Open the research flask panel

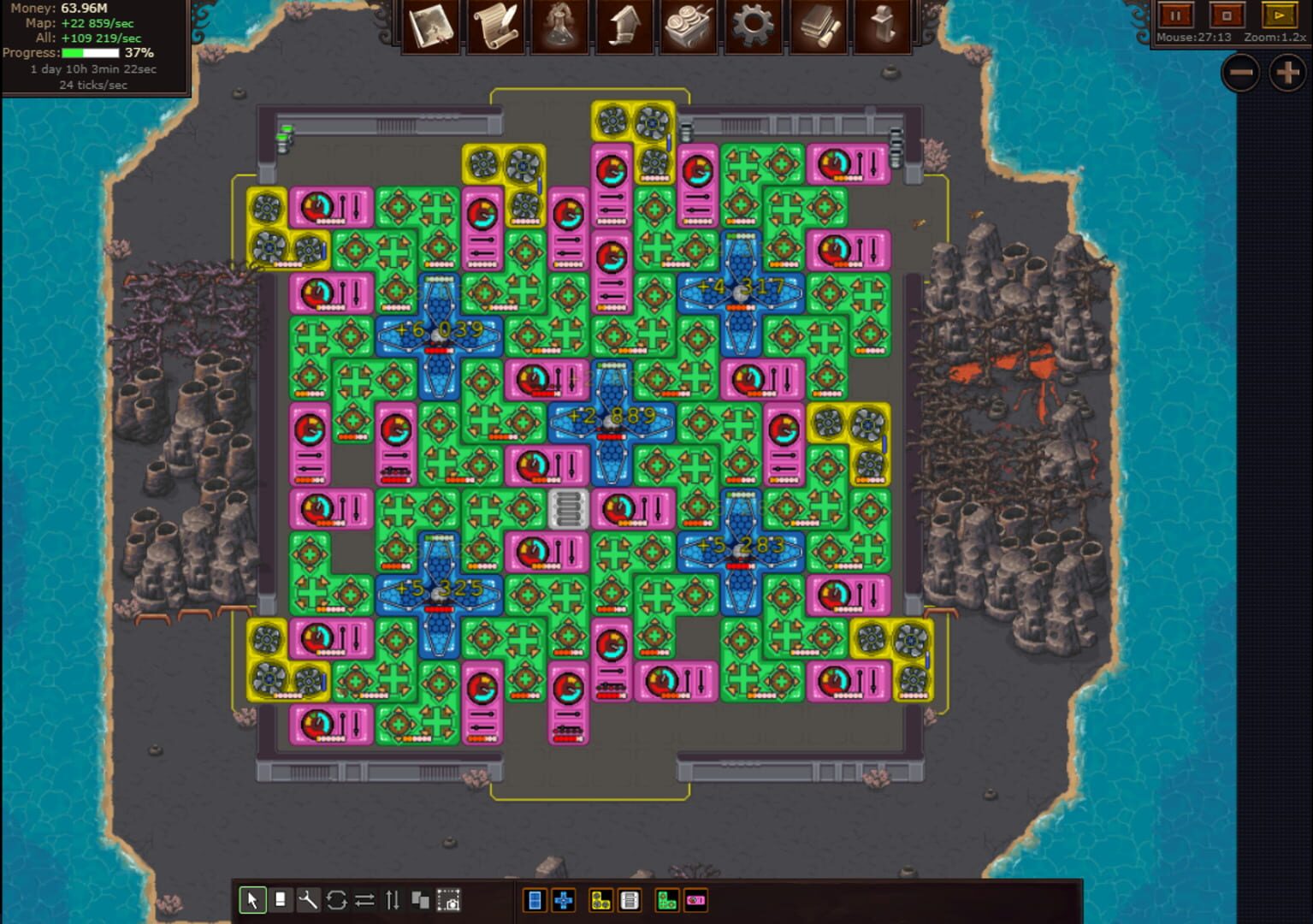[x=559, y=26]
